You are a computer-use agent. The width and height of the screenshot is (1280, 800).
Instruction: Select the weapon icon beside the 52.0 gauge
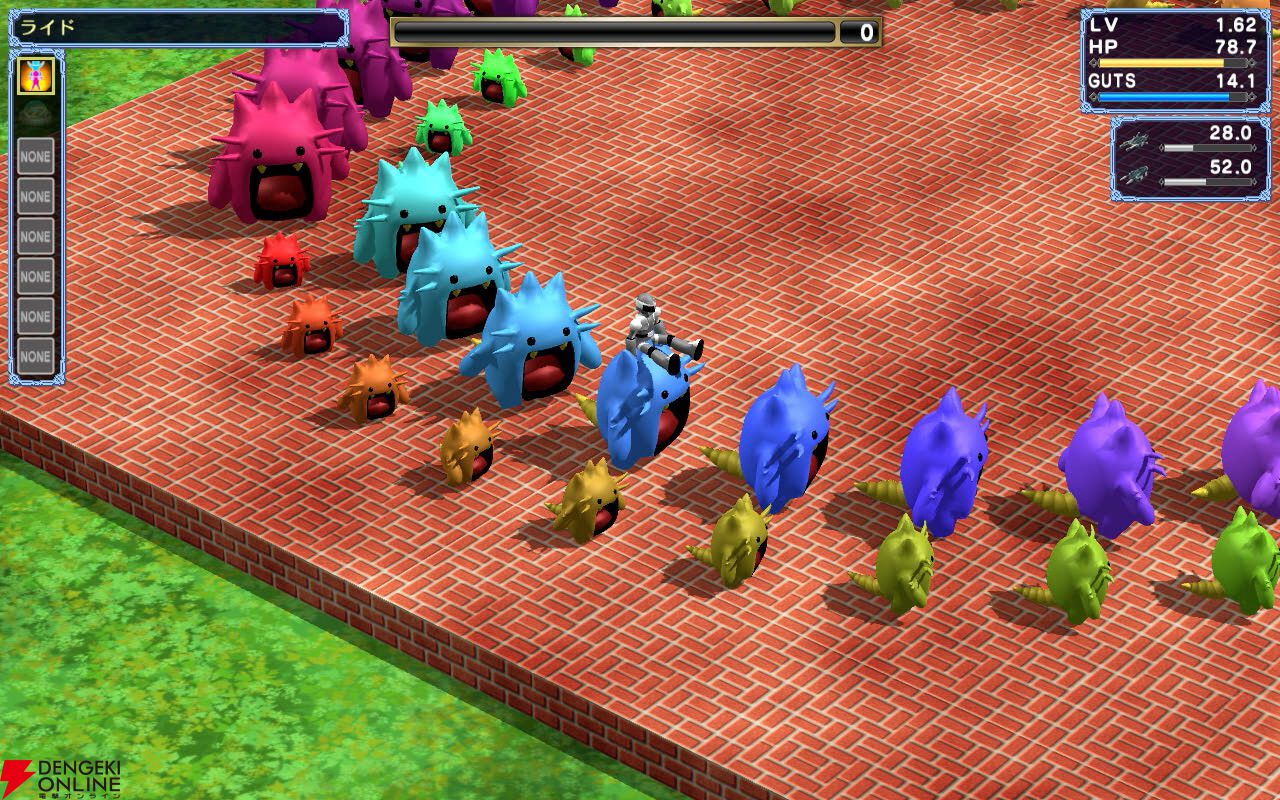coord(1134,176)
